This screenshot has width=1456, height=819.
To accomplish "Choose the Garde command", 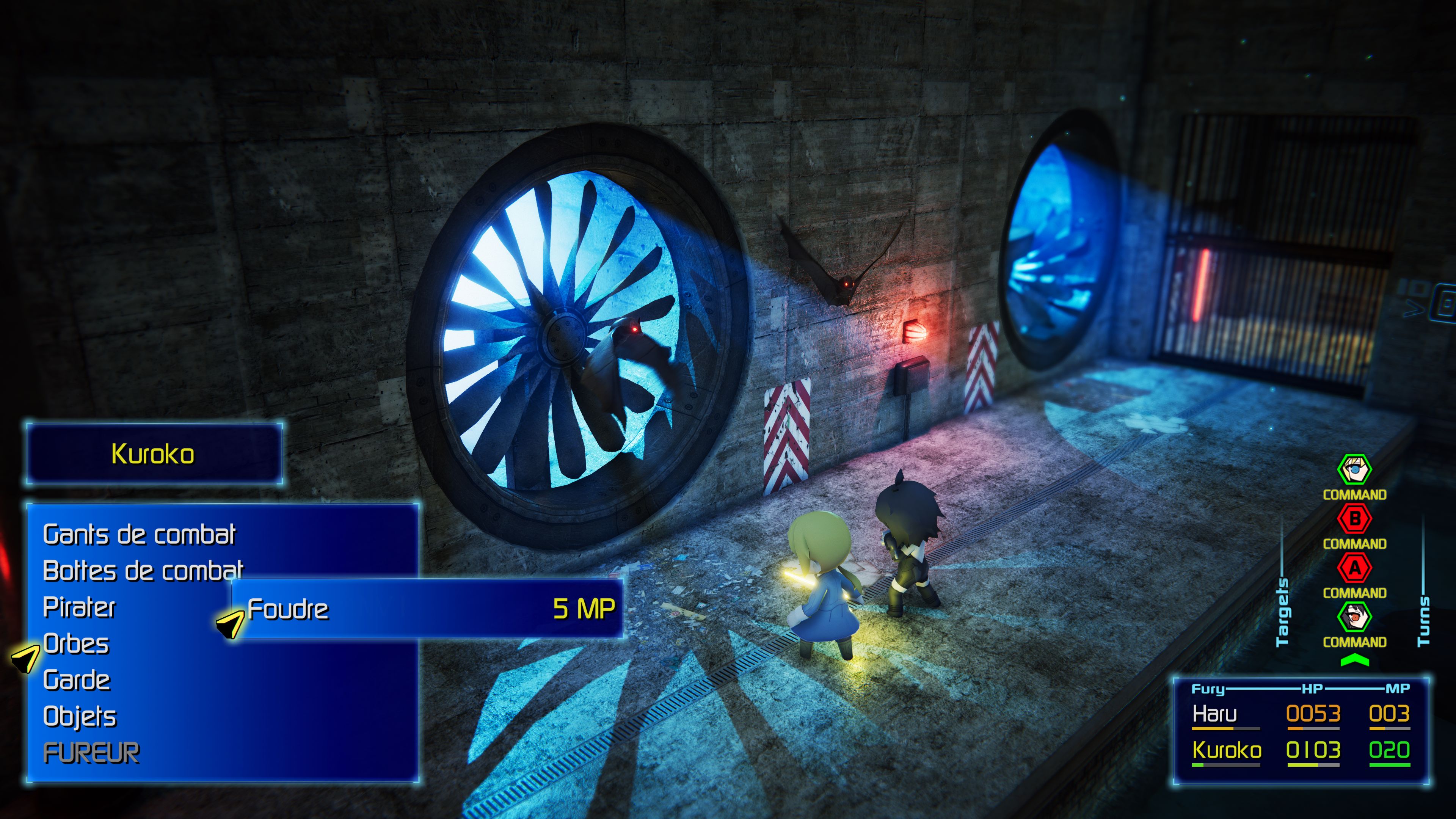I will tap(77, 680).
